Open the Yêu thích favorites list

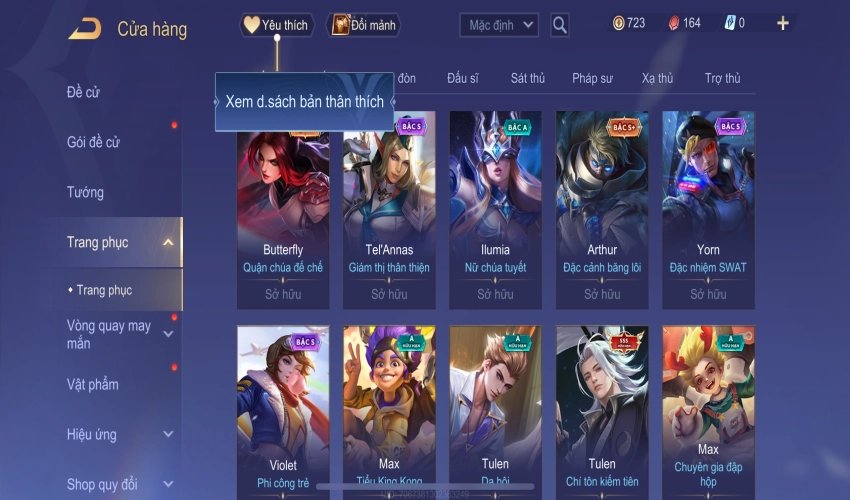point(277,25)
